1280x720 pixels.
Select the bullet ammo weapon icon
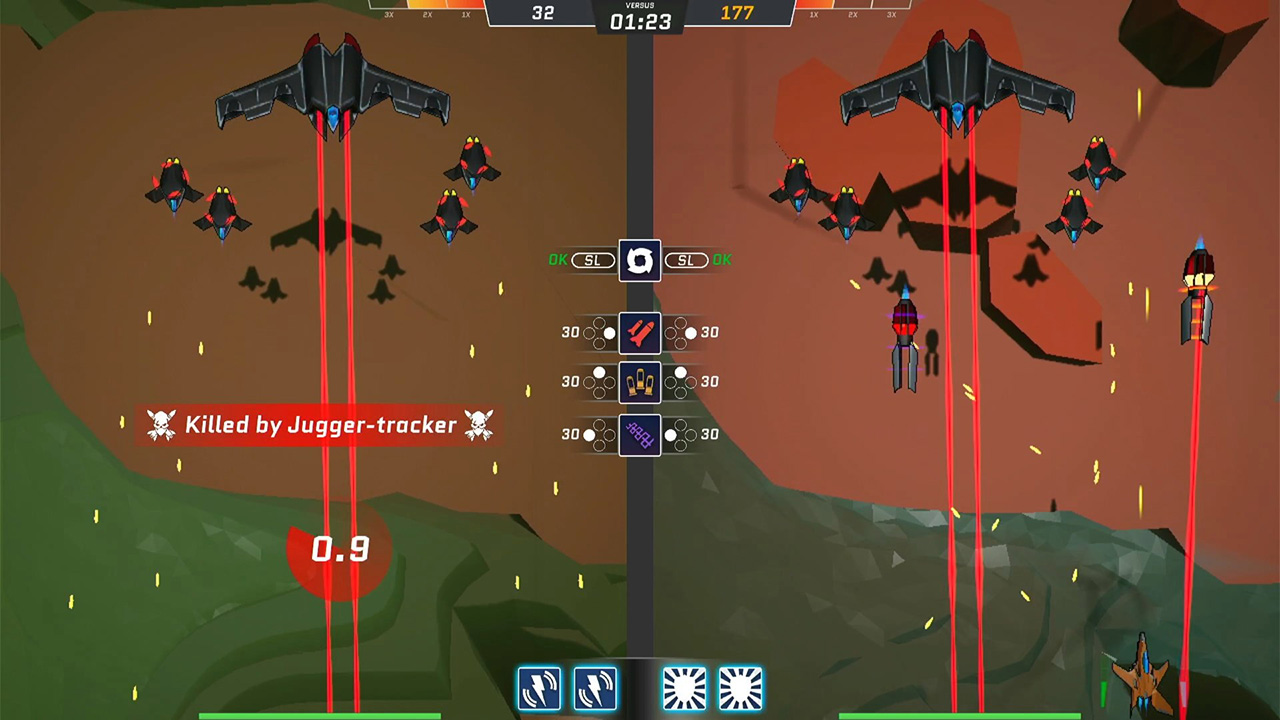click(640, 381)
